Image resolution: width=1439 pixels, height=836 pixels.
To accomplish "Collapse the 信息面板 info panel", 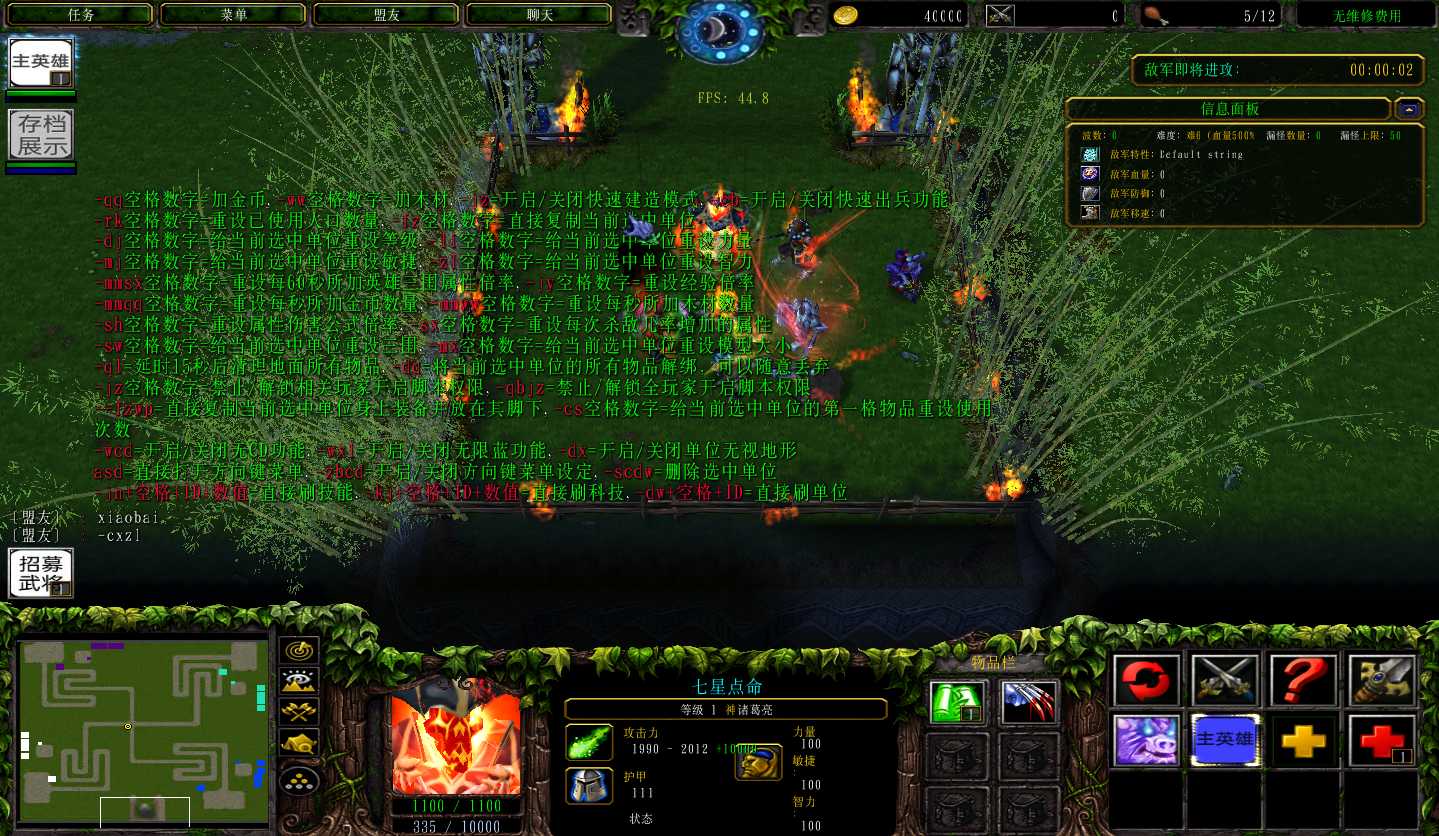I will tap(1410, 109).
